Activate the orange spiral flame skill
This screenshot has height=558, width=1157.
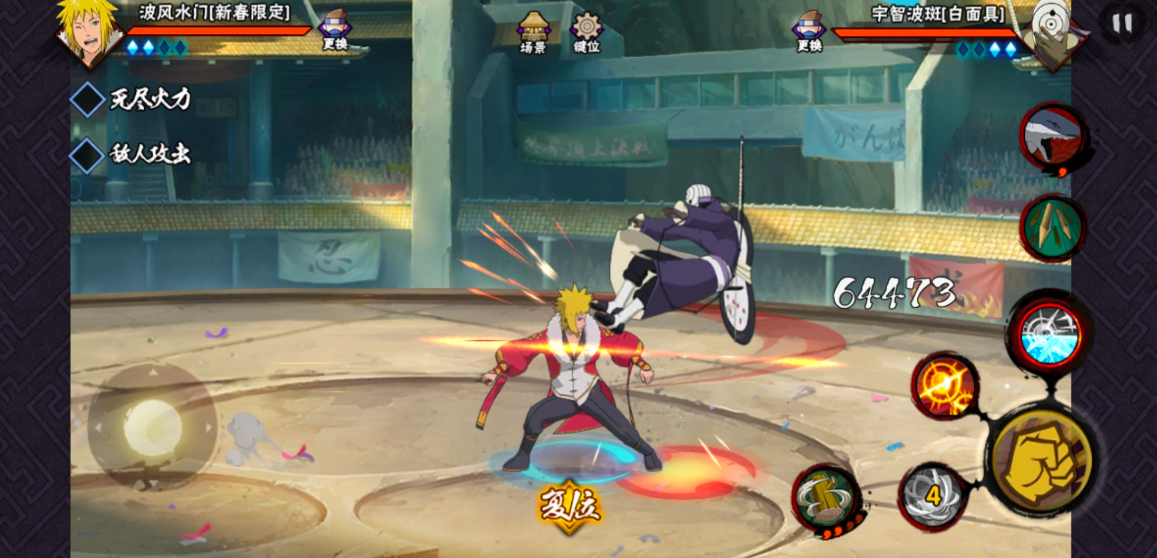(x=943, y=385)
